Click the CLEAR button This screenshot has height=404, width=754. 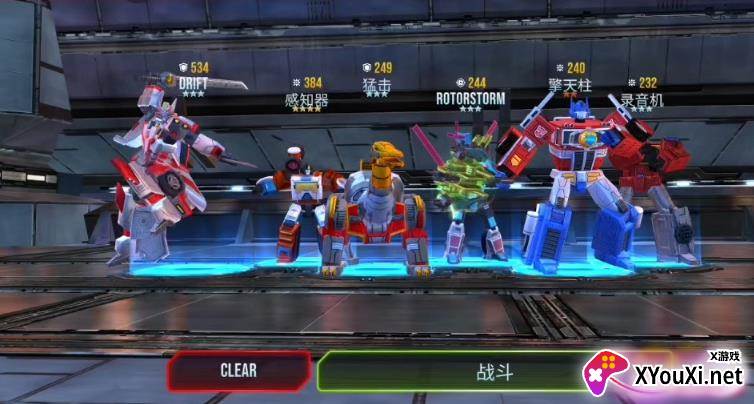pos(238,371)
